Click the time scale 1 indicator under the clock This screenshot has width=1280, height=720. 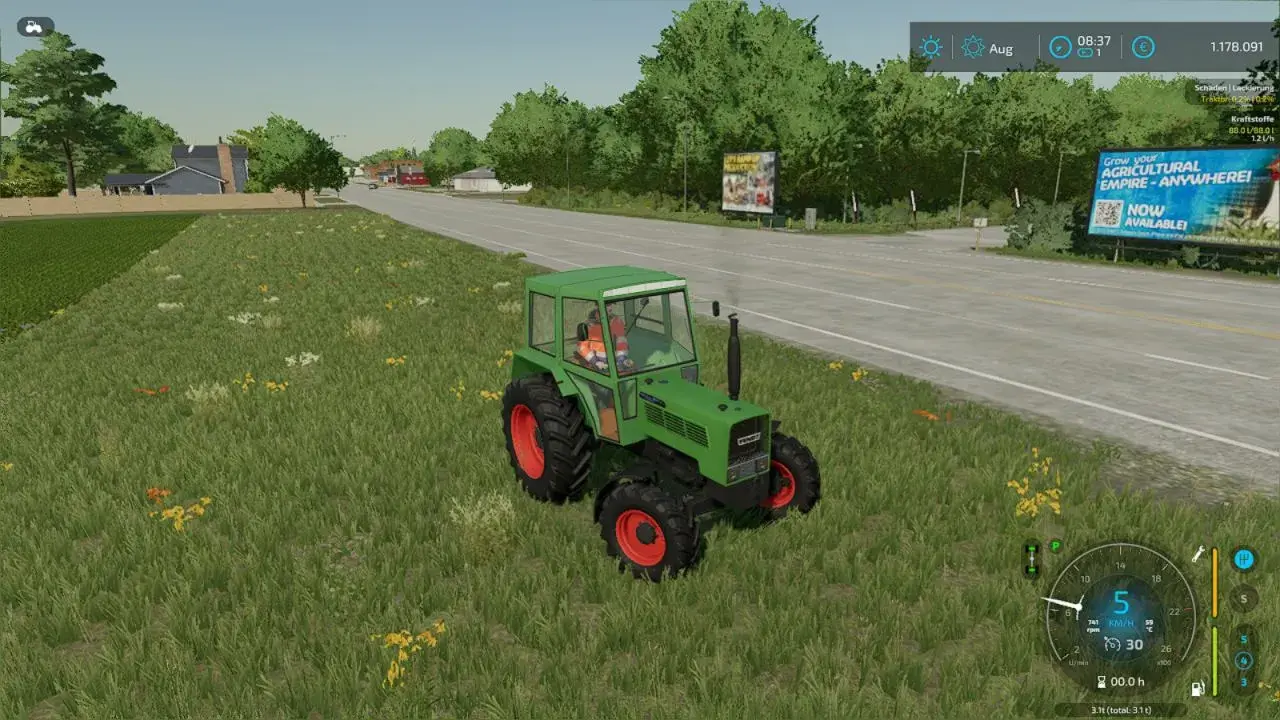tap(1087, 52)
